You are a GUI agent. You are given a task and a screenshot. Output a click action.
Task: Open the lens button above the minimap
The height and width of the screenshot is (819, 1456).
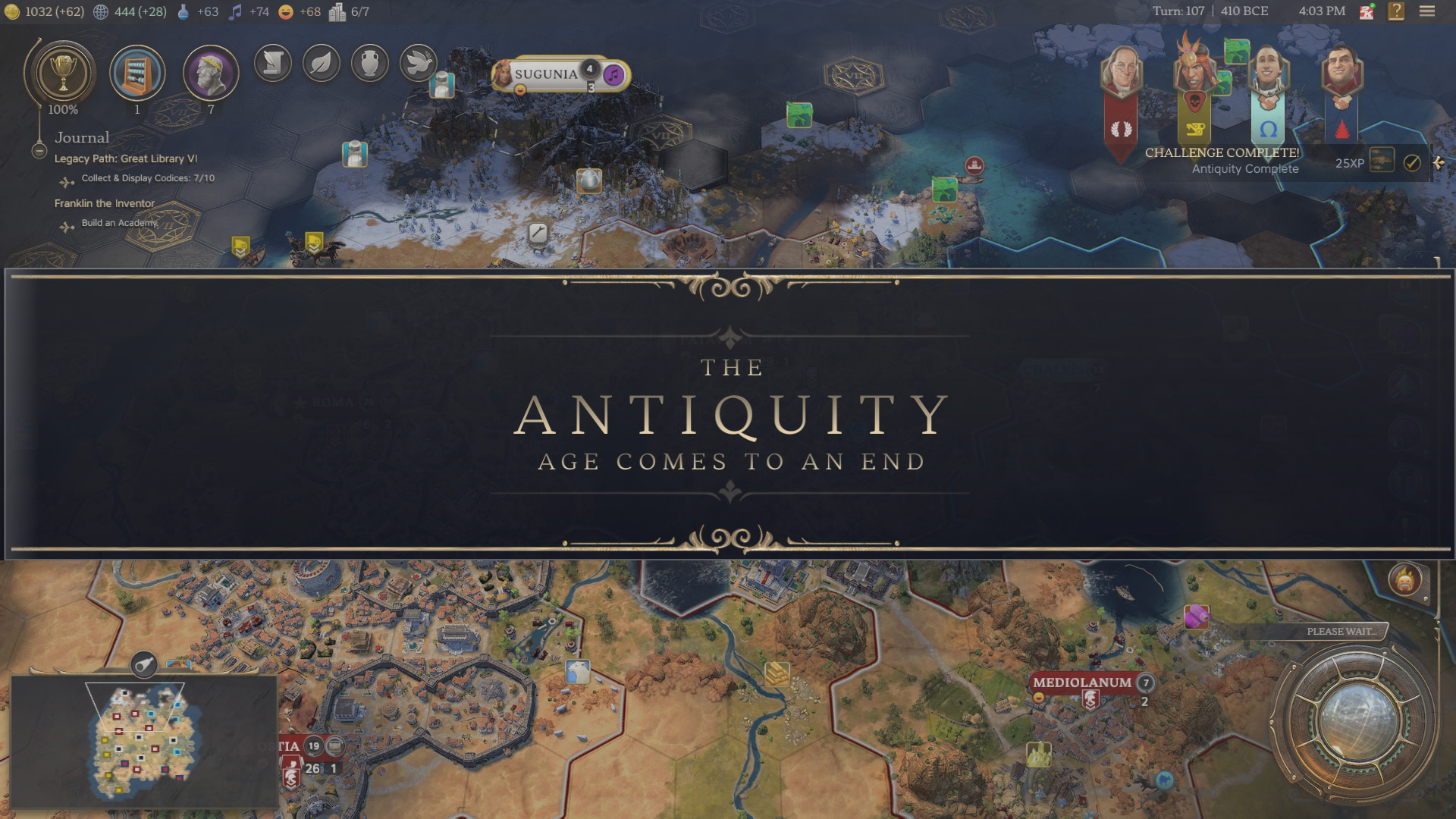[144, 665]
